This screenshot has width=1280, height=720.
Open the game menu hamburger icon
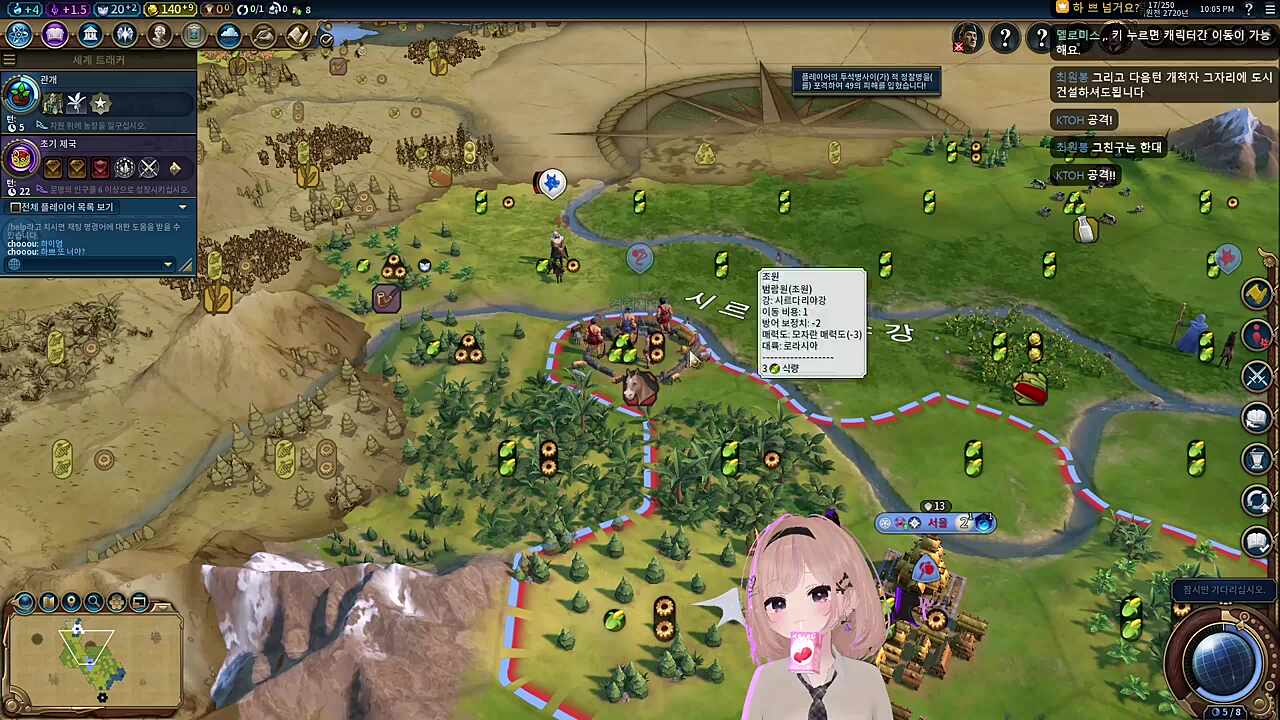click(1270, 9)
